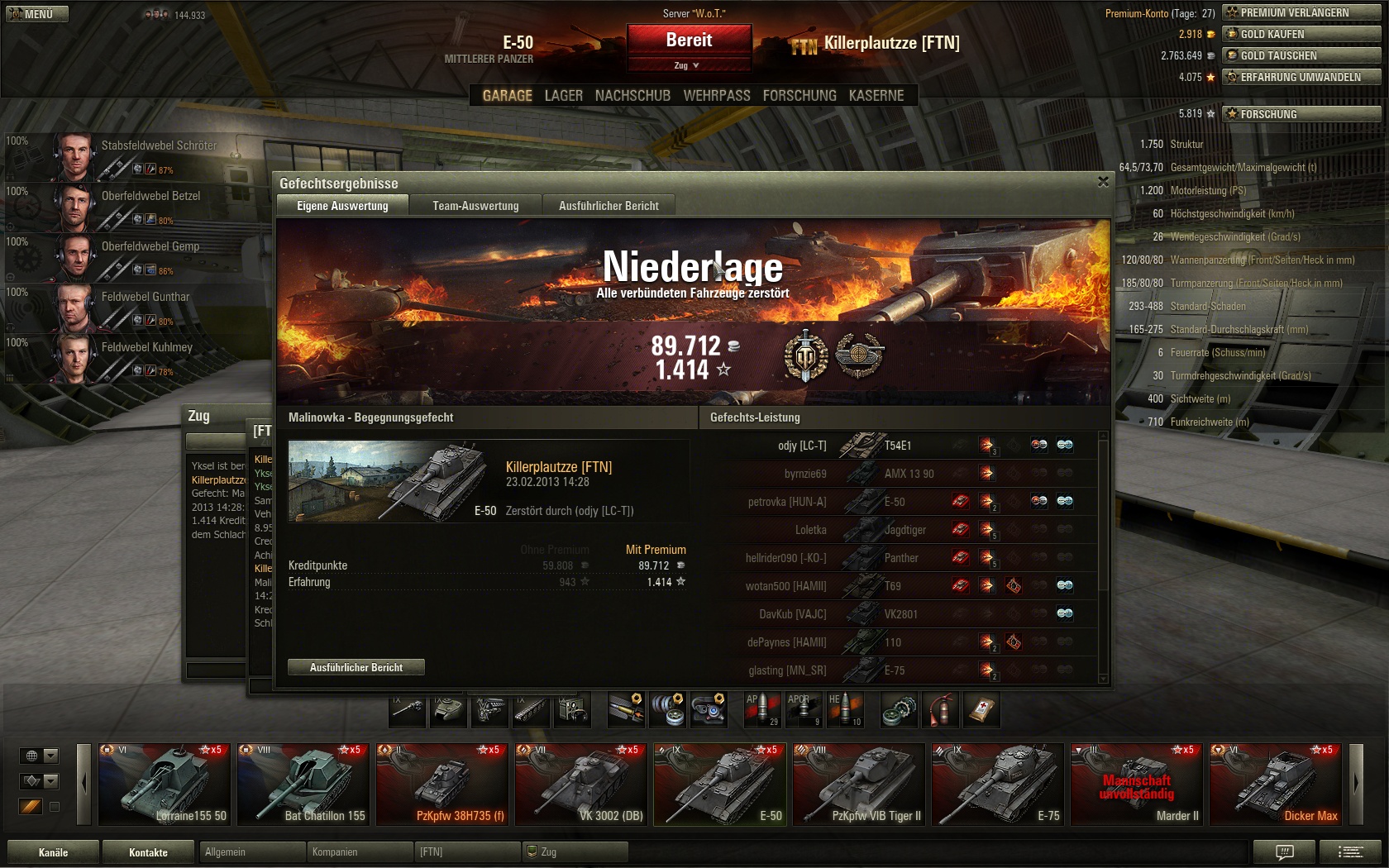Close the Gefechtsergebnisse window

click(1103, 182)
